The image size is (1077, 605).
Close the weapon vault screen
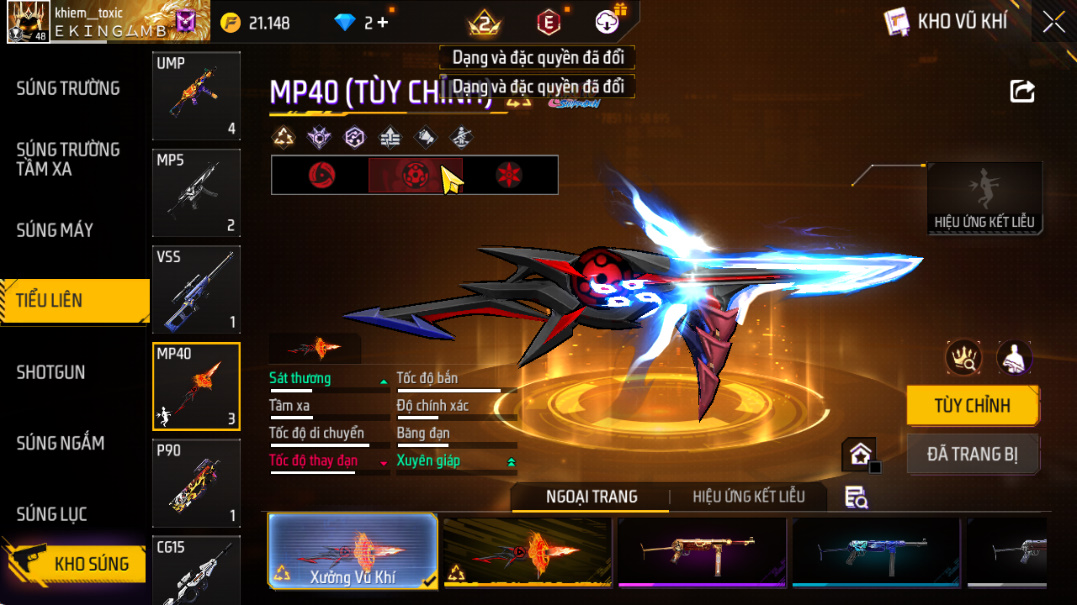1054,22
